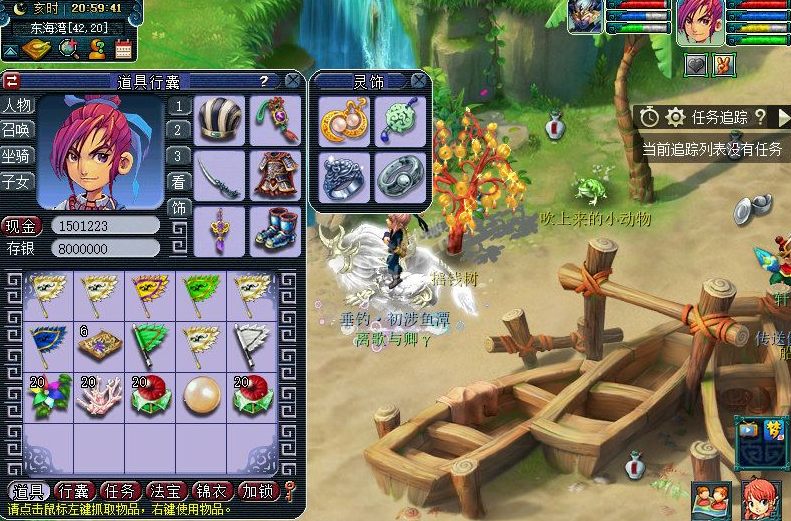The width and height of the screenshot is (791, 521).
Task: Choose the blue boots equipment slot
Action: pos(275,230)
